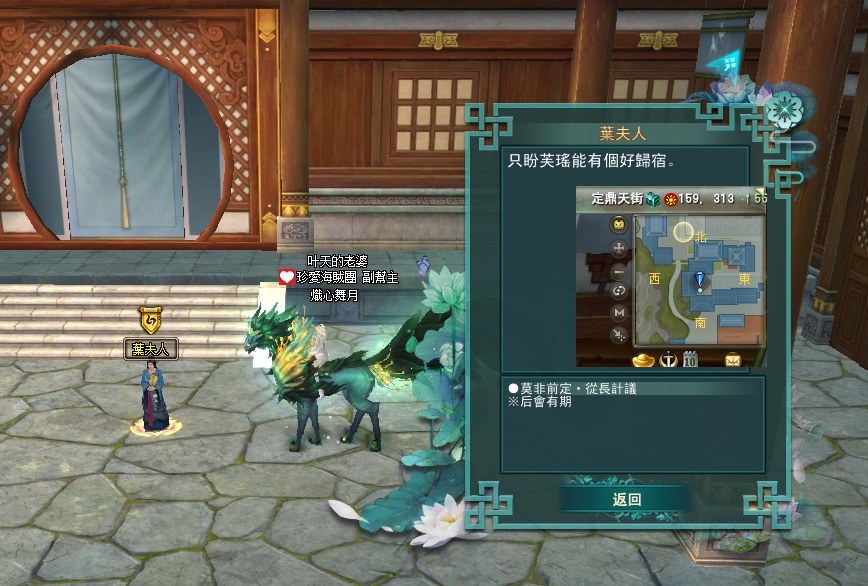Click the yellow face button above the minimap controls
Image resolution: width=868 pixels, height=586 pixels.
click(619, 223)
